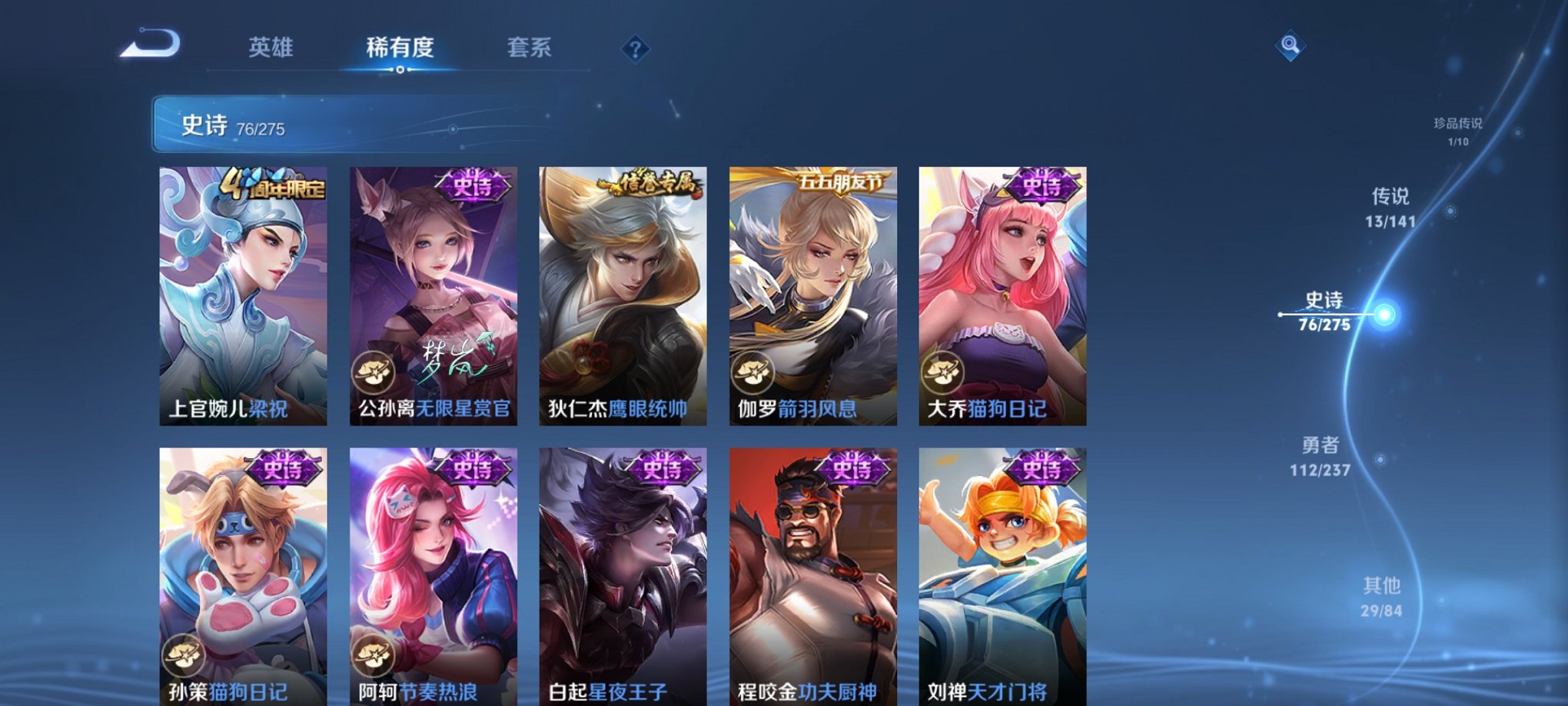Viewport: 1568px width, 706px height.
Task: Open the 白起星夜王子 skin thumbnail
Action: [623, 569]
